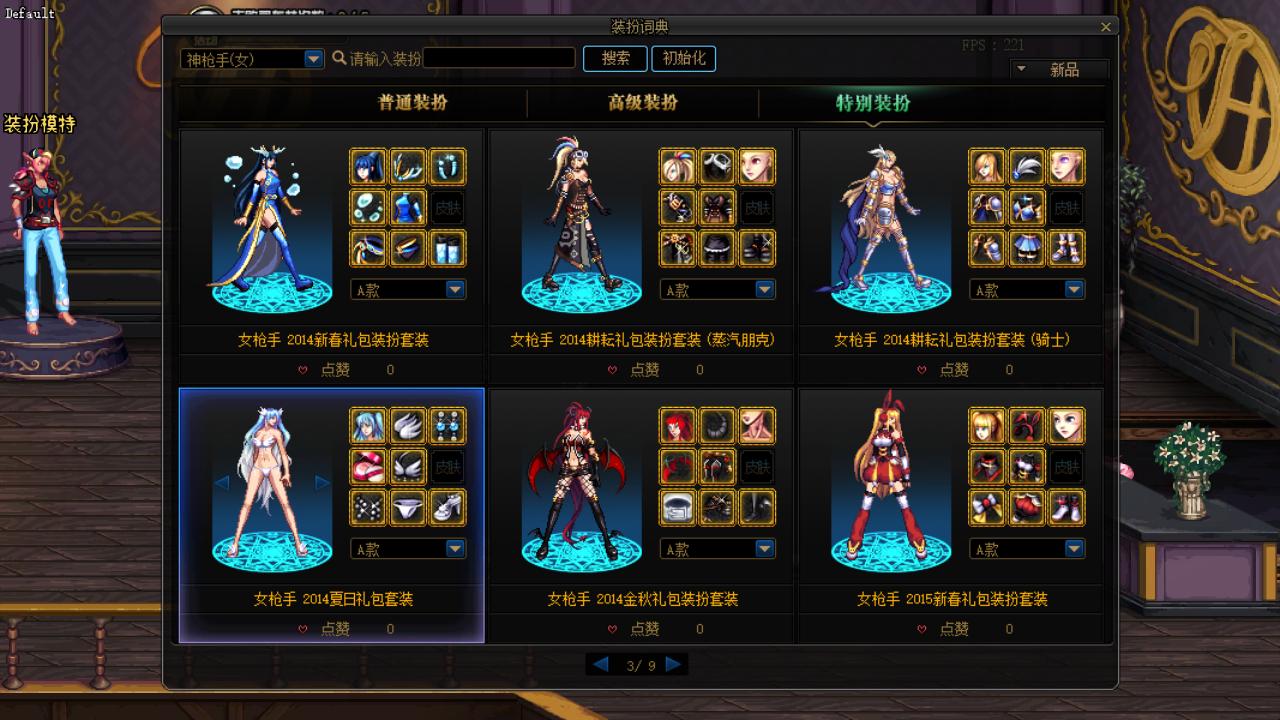1280x720 pixels.
Task: Click the 皮肤 skin slot of the 蒸汽朋克 set
Action: coord(757,208)
